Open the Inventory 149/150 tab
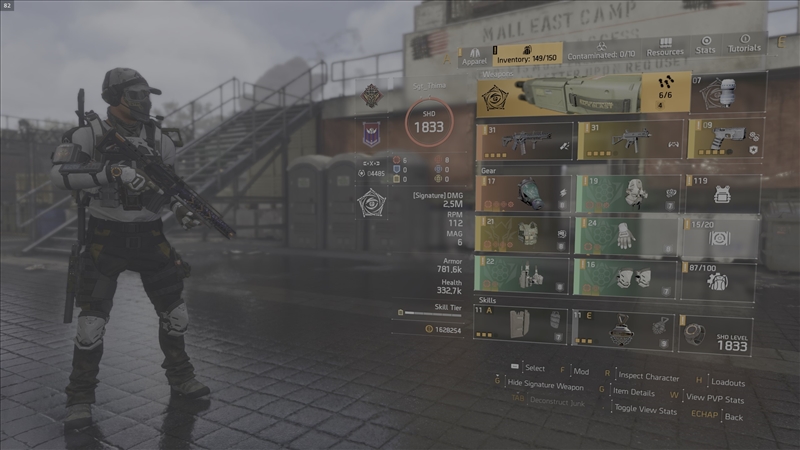Image resolution: width=800 pixels, height=450 pixels. coord(527,54)
